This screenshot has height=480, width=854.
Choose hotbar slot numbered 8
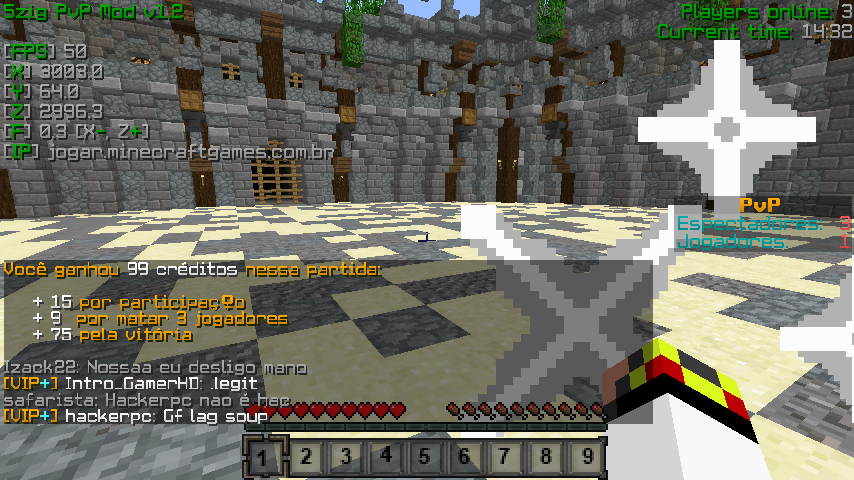point(546,458)
